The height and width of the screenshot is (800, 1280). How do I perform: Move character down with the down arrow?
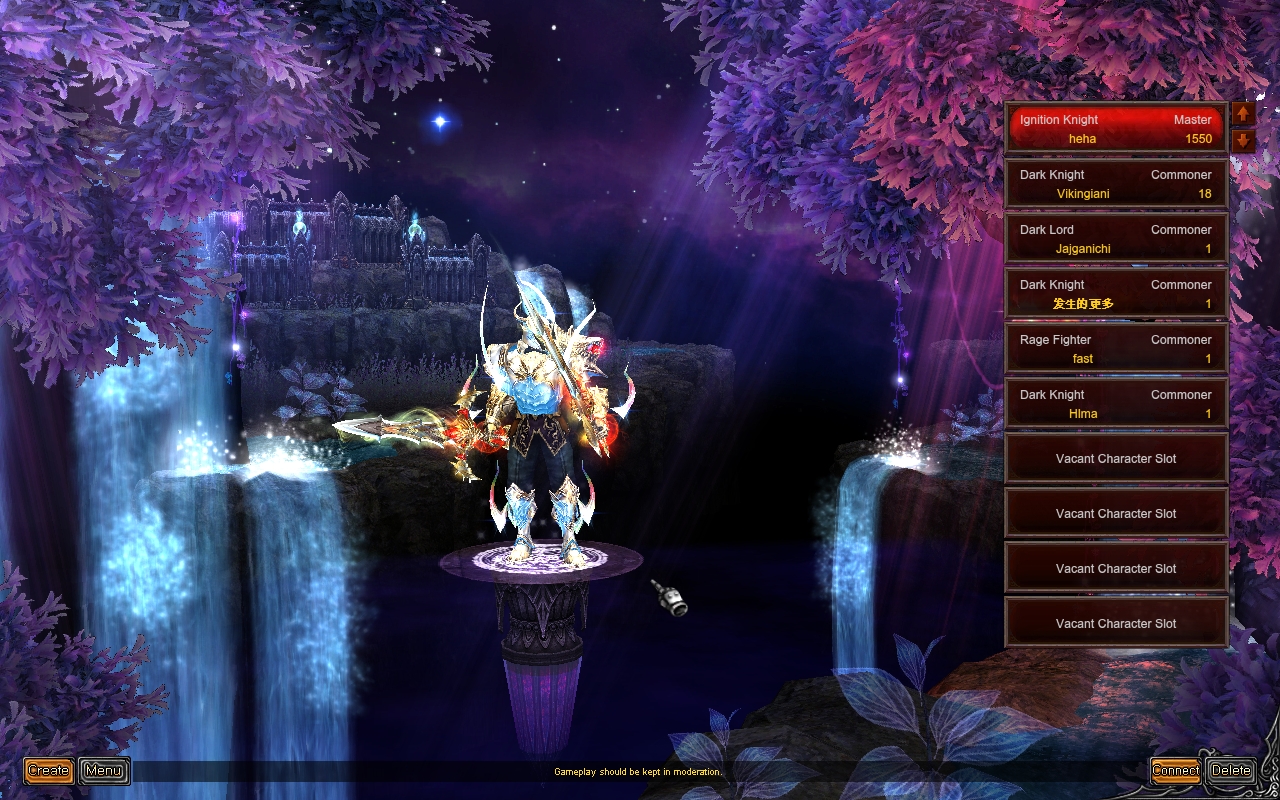tap(1243, 140)
